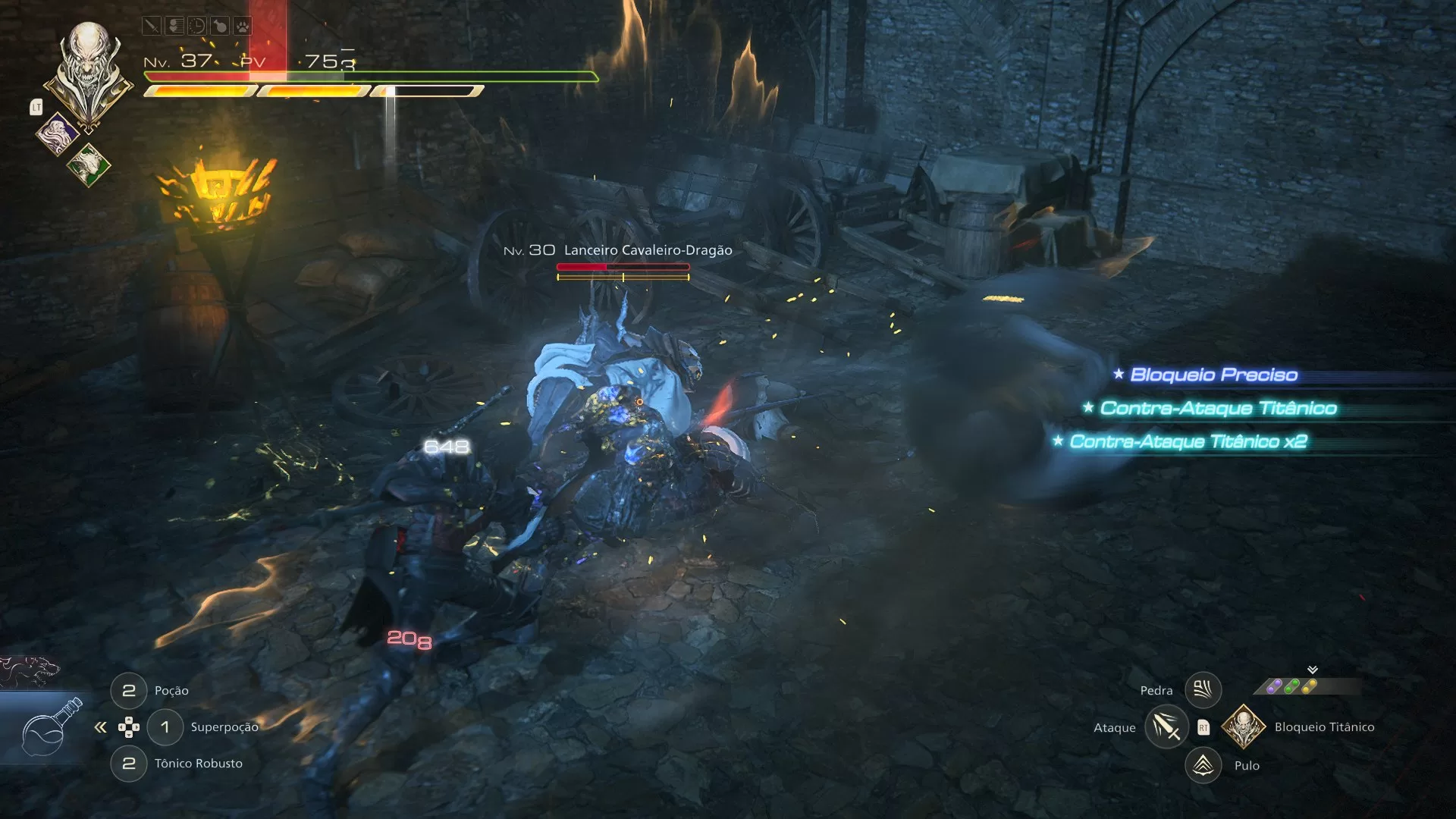The width and height of the screenshot is (1456, 819).
Task: Click the clock status icon
Action: (197, 27)
